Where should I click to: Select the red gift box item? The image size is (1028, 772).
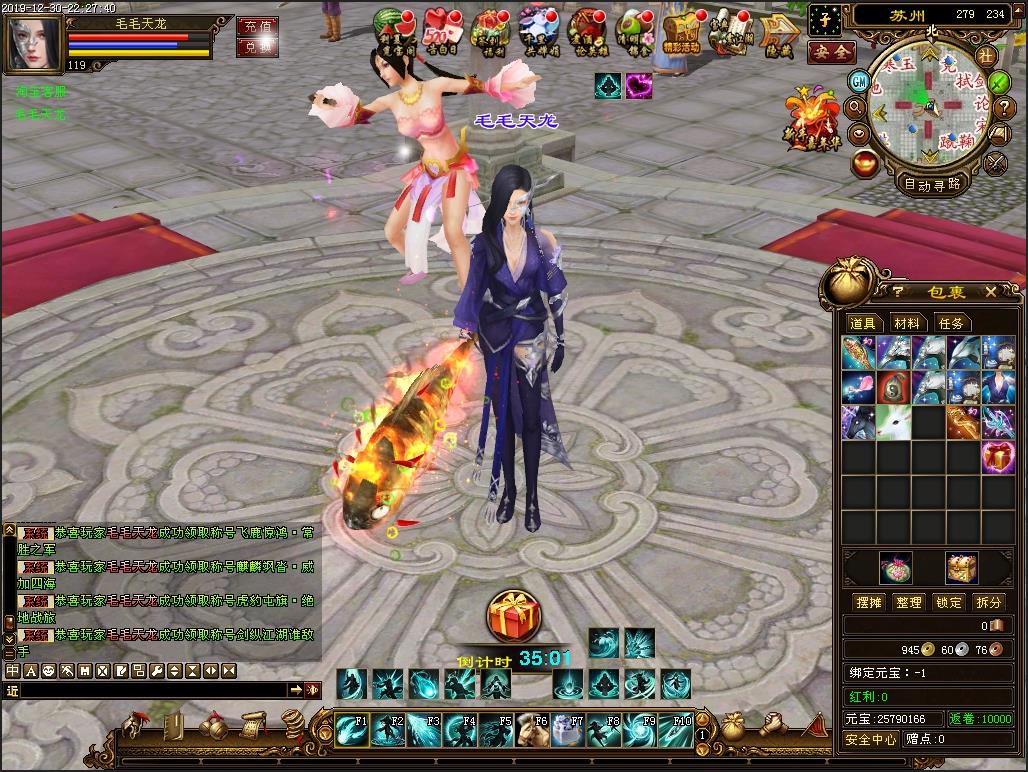(997, 457)
